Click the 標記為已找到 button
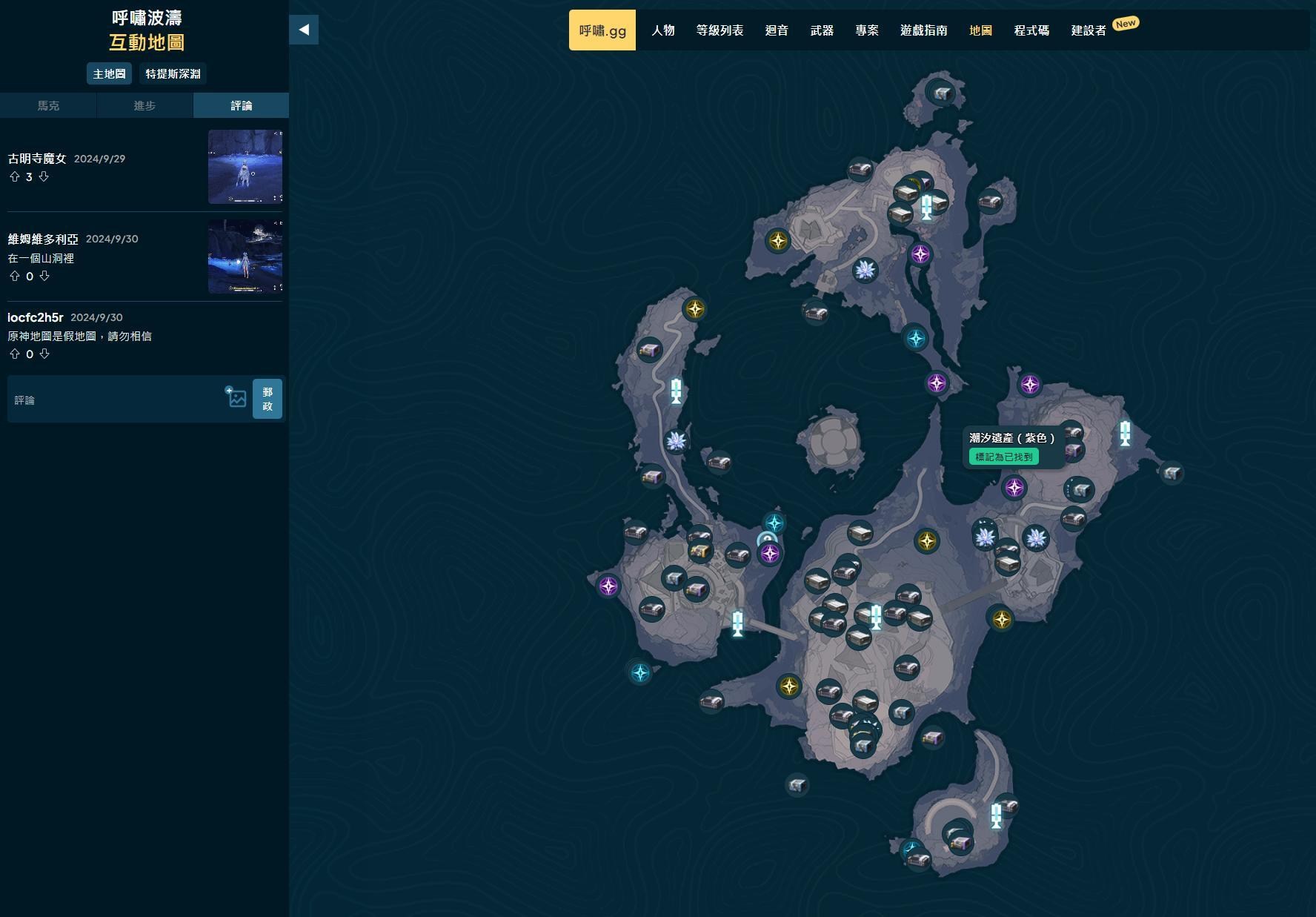This screenshot has width=1316, height=917. pyautogui.click(x=1003, y=457)
